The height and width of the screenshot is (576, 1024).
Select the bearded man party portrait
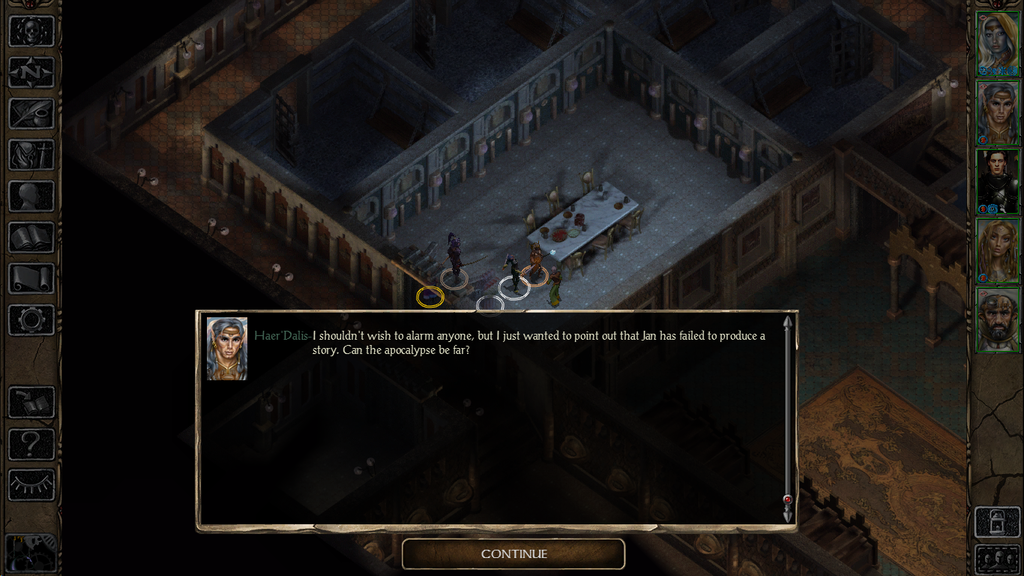[997, 318]
